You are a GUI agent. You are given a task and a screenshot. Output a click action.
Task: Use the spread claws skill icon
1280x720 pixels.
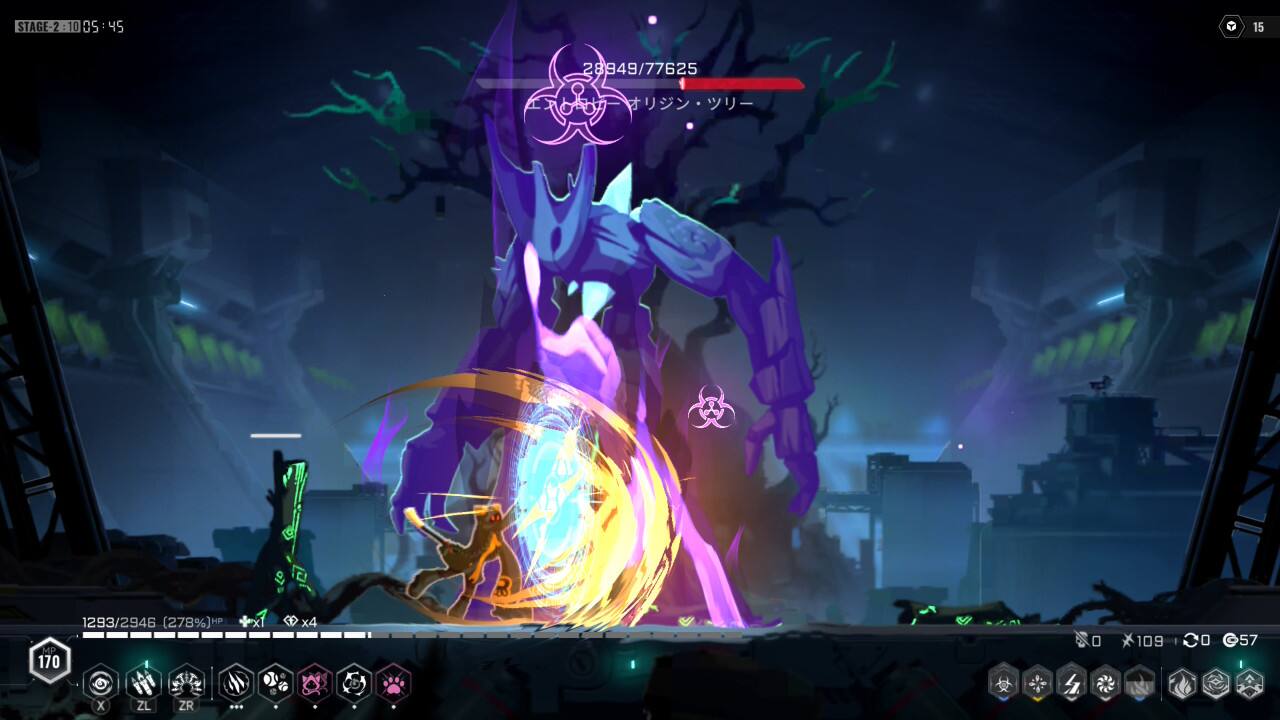pos(186,682)
